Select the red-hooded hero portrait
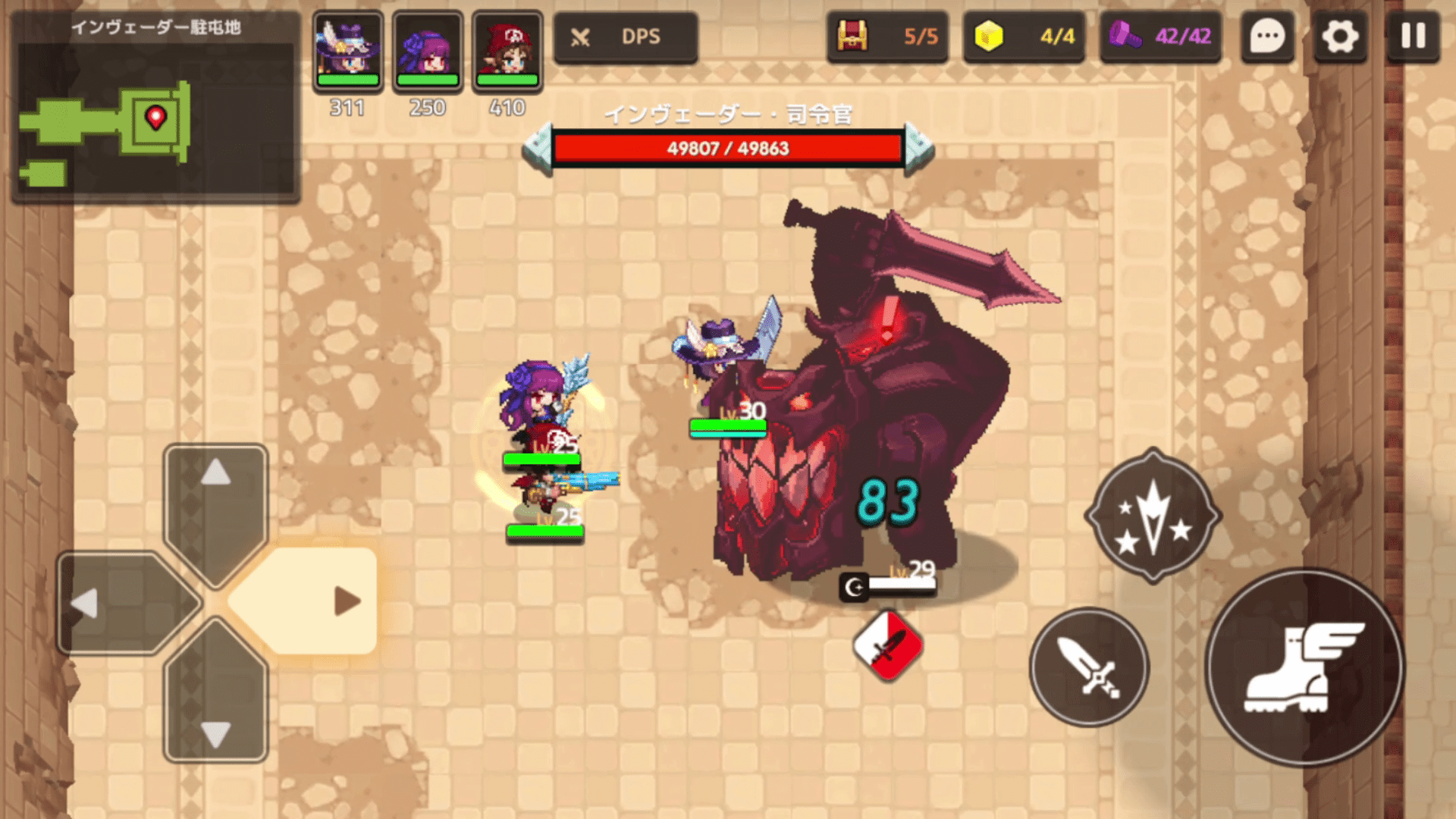The height and width of the screenshot is (819, 1456). [x=507, y=51]
